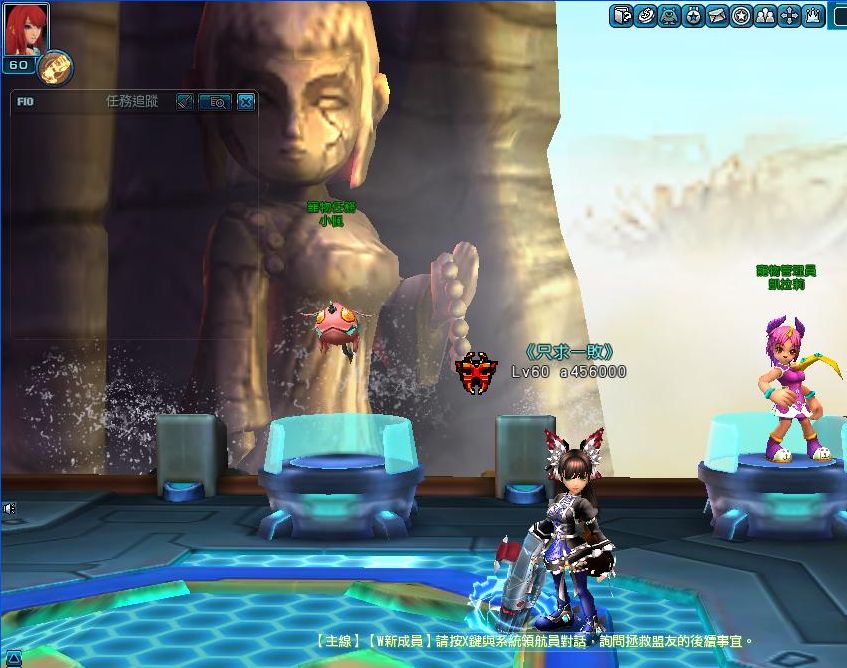This screenshot has width=847, height=668.
Task: Click the sword icon in the quest tracker header
Action: (184, 101)
